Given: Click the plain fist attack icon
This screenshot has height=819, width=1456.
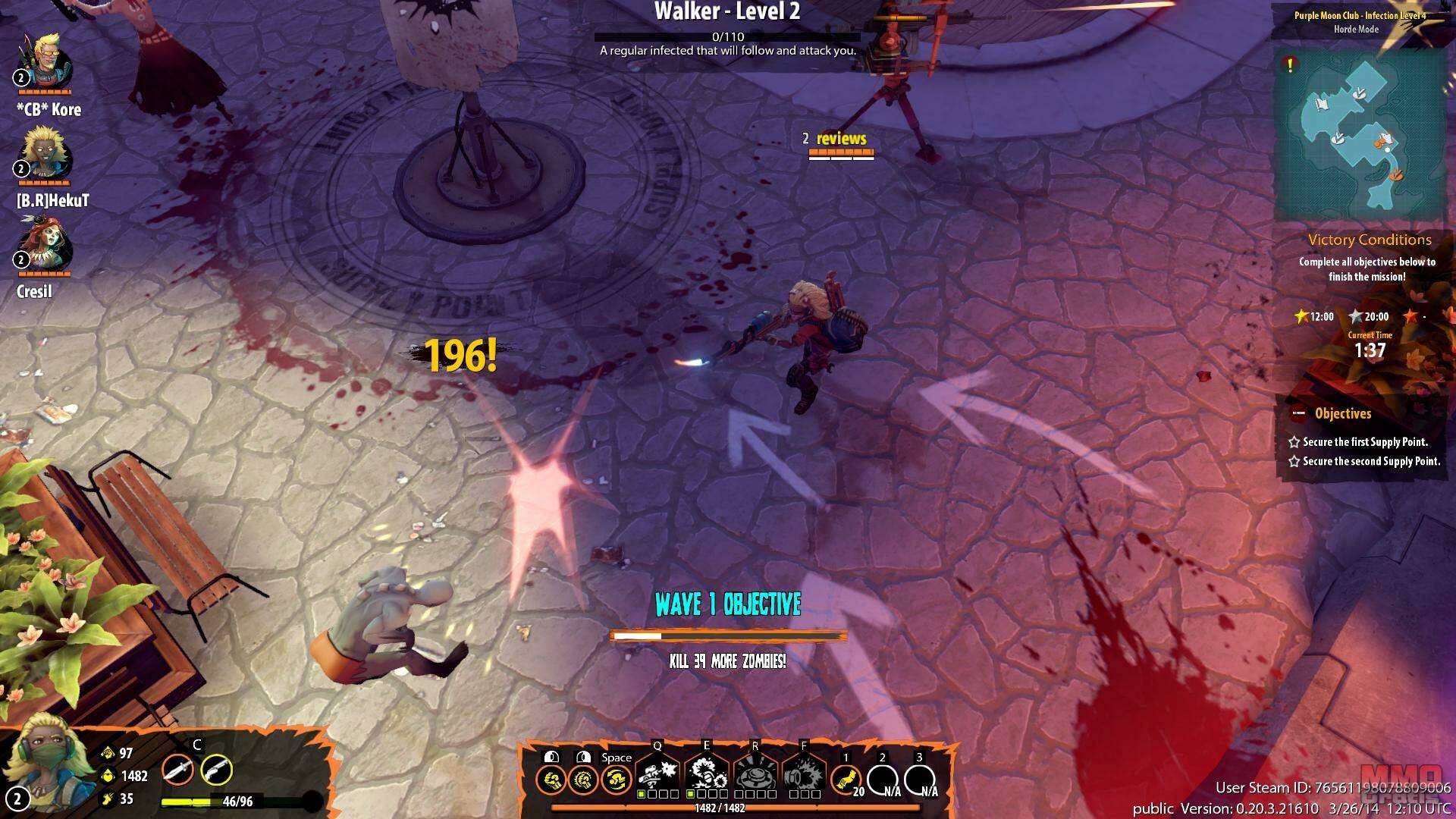Looking at the screenshot, I should (551, 779).
